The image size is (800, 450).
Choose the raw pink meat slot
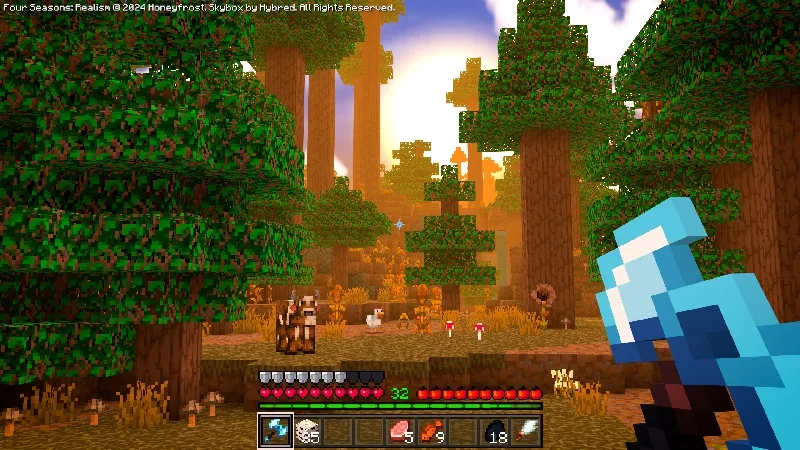(400, 431)
